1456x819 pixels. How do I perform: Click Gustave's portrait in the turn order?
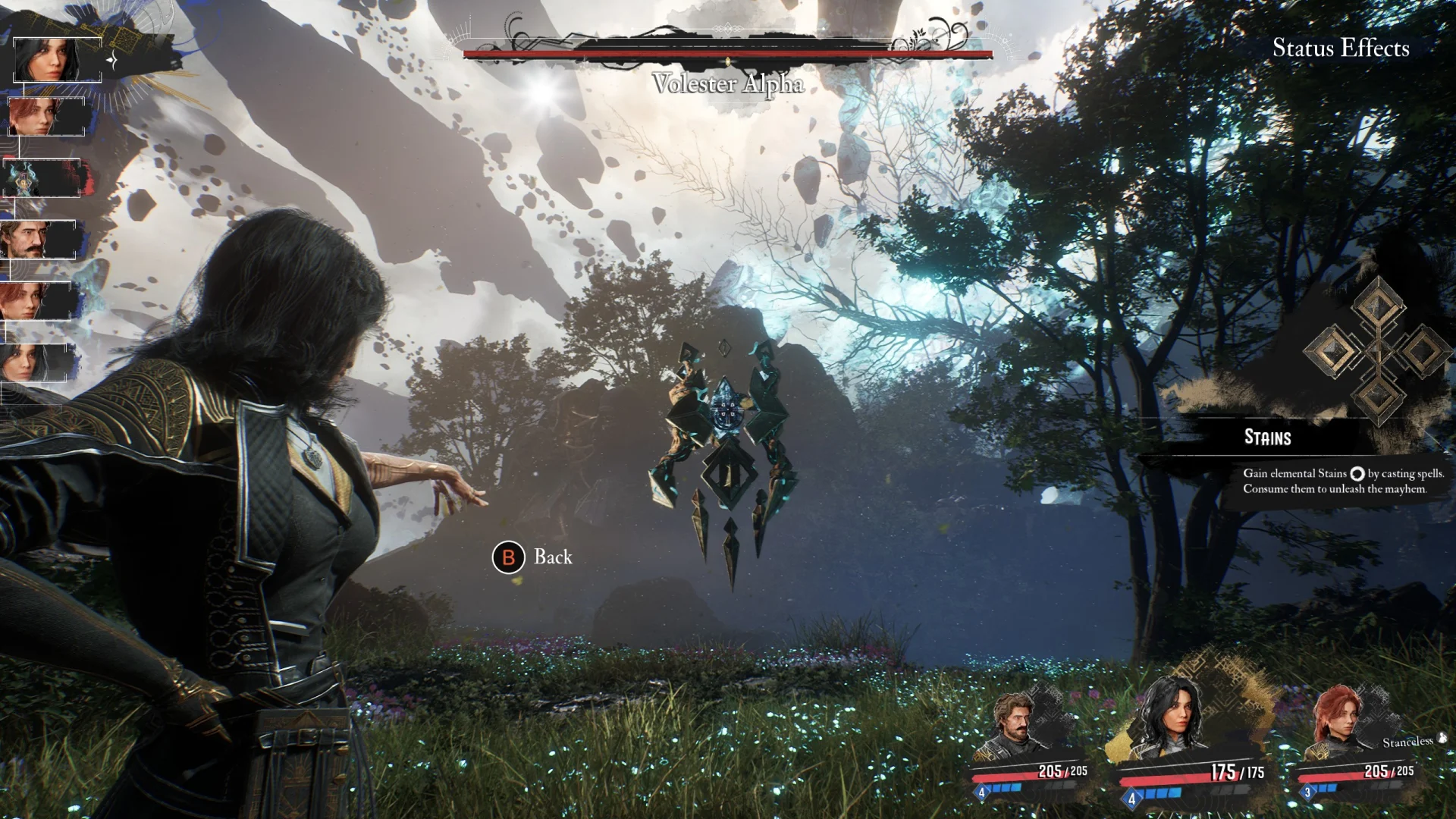[x=38, y=240]
